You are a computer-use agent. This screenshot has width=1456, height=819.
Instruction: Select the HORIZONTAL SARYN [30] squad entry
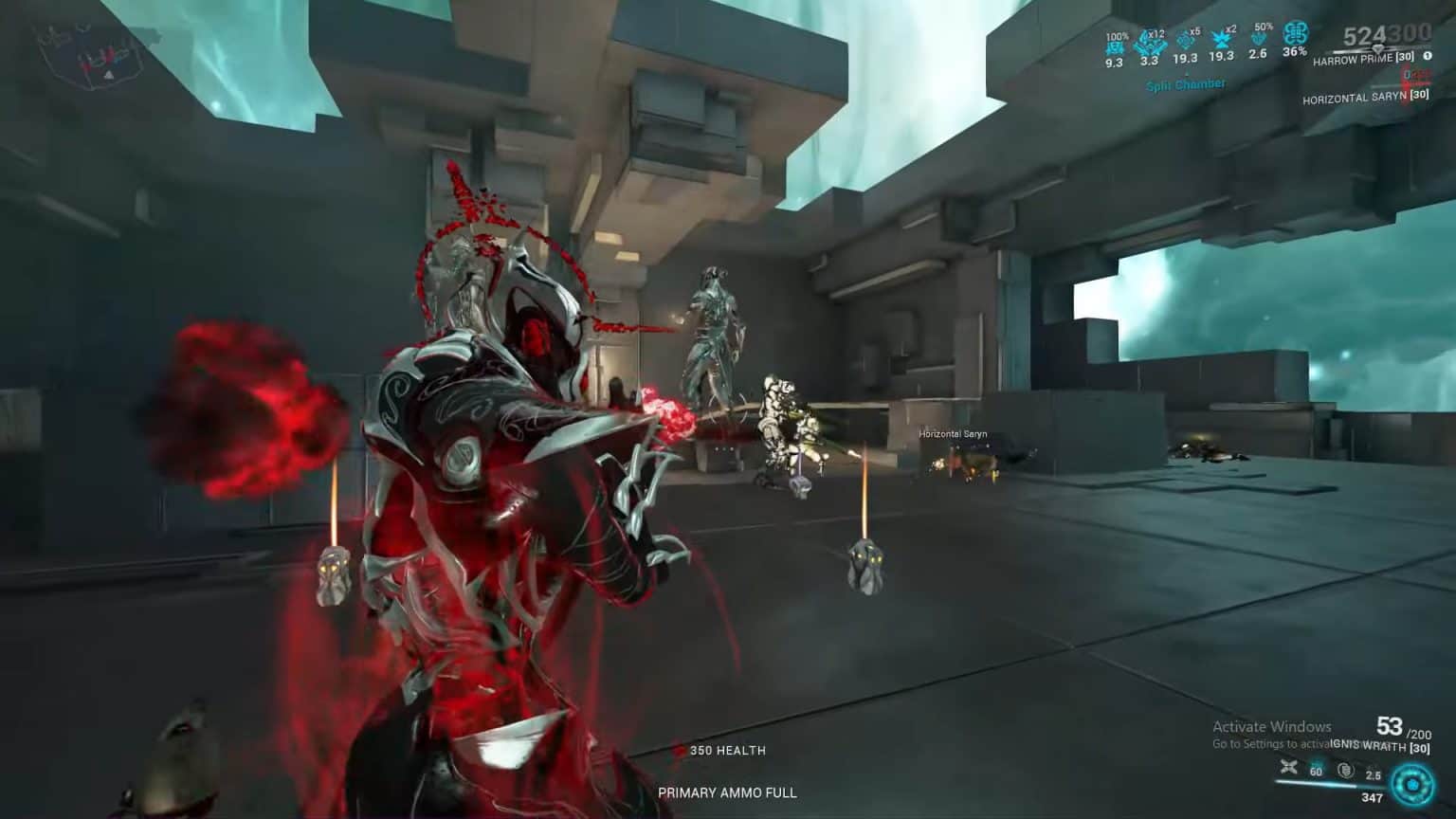[x=1366, y=95]
